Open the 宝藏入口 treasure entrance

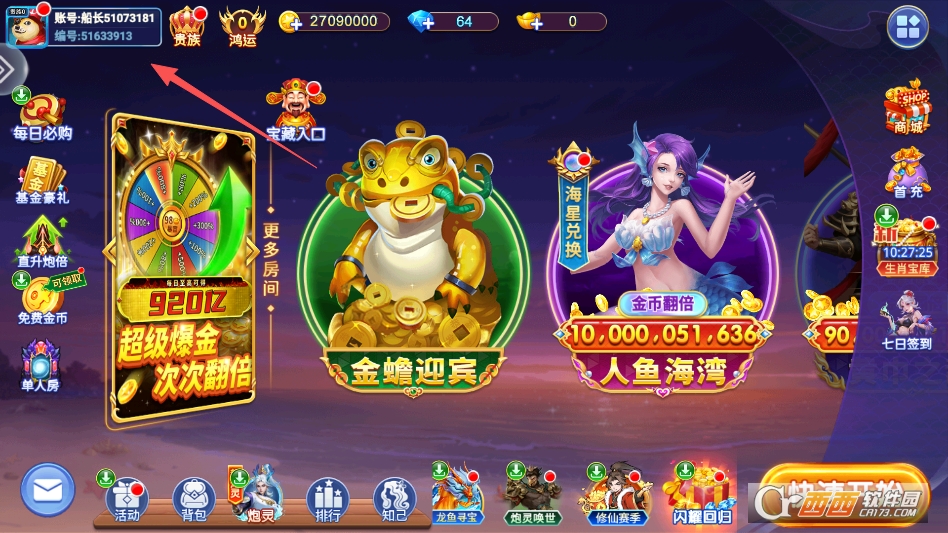pyautogui.click(x=294, y=110)
